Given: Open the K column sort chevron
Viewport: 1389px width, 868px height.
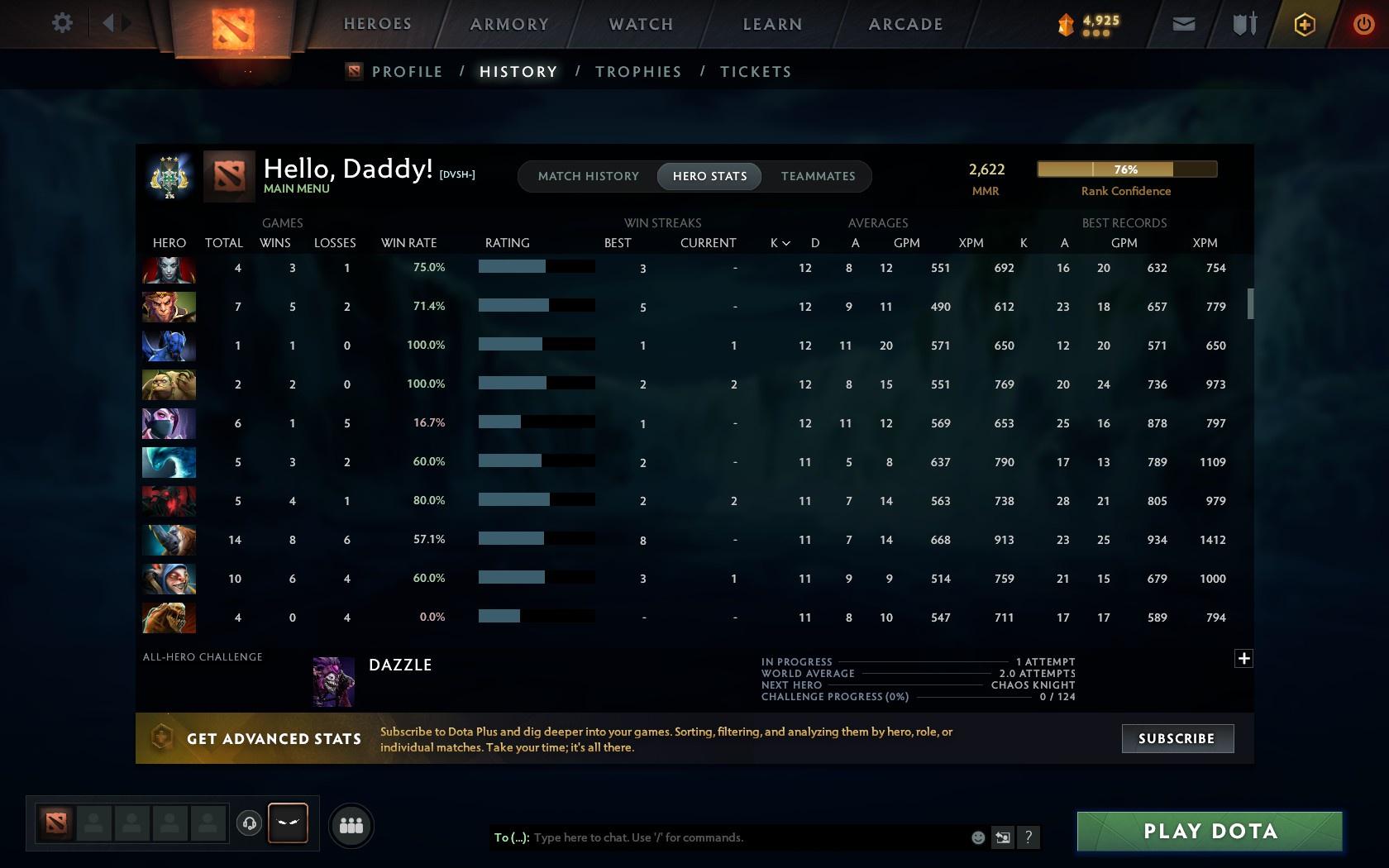Looking at the screenshot, I should [785, 243].
